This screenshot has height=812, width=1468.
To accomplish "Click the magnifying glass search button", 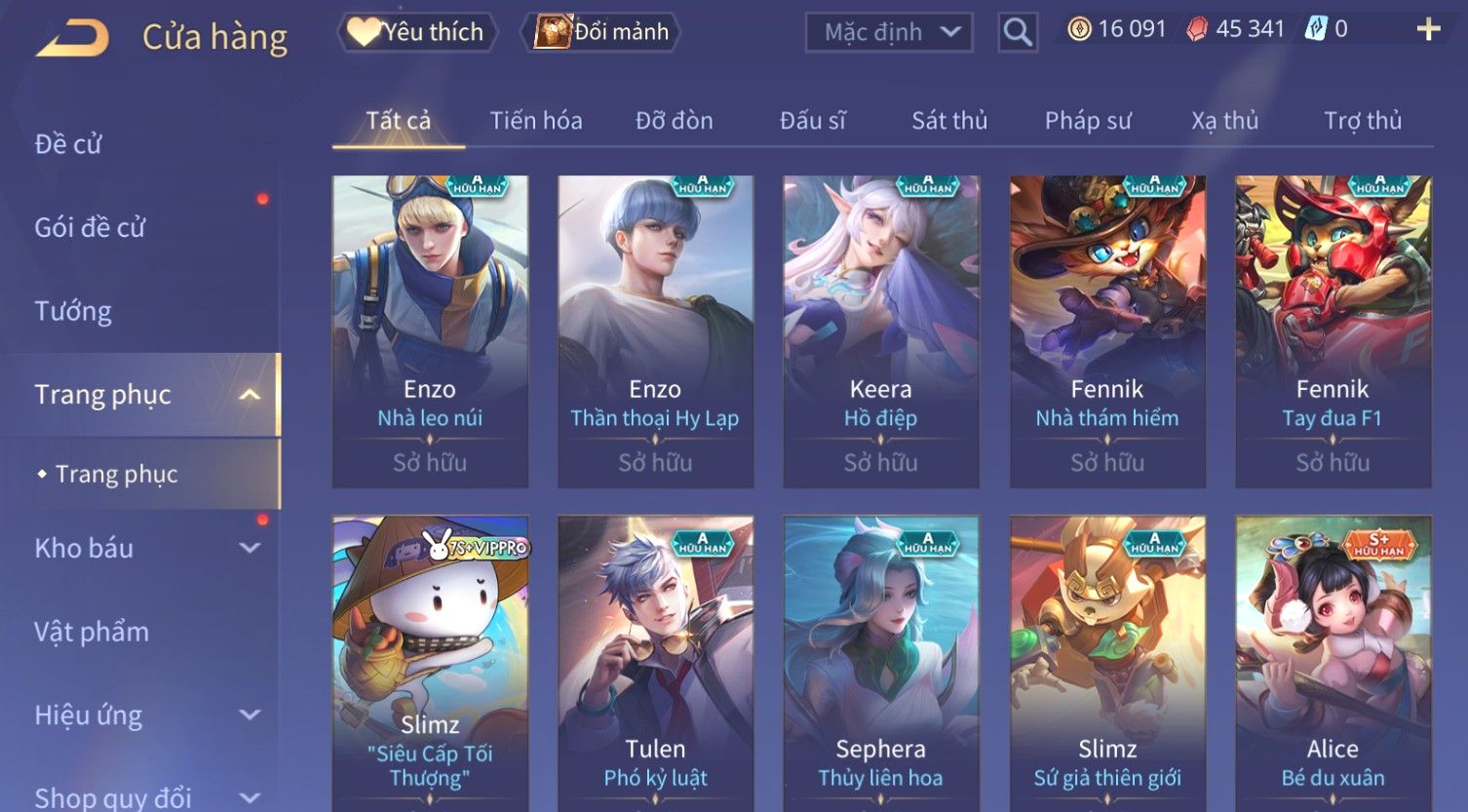I will 1017,33.
